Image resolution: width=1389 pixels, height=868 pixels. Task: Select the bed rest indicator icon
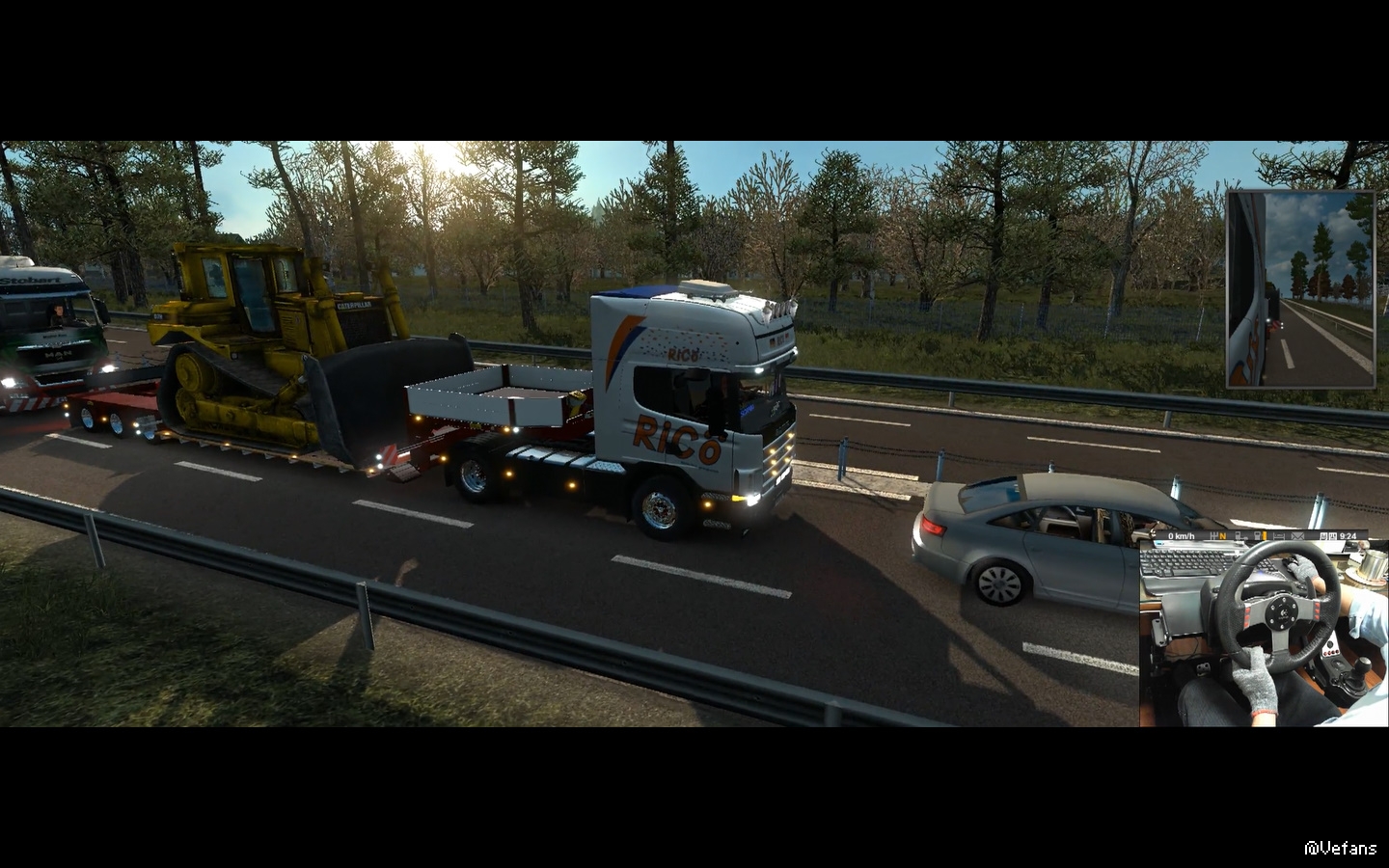tap(1278, 536)
